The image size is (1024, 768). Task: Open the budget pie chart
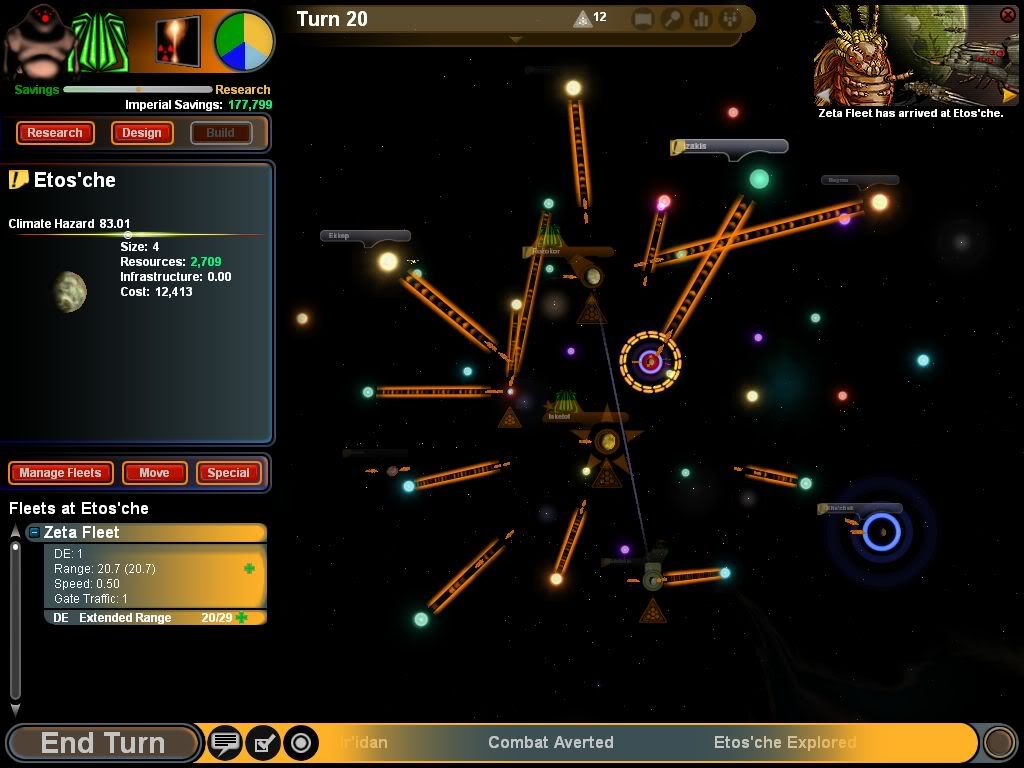point(244,41)
